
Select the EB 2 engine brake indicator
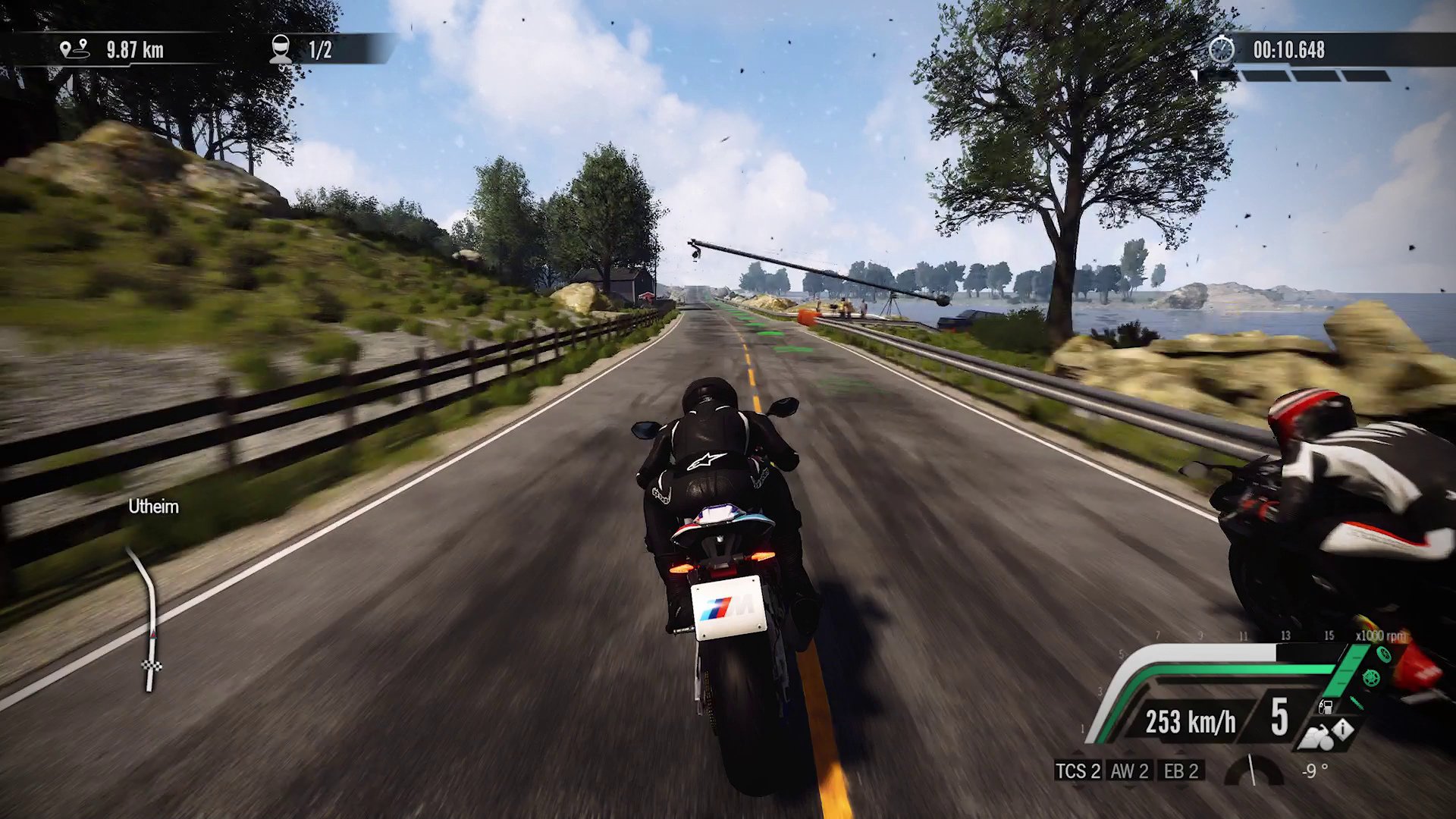(1181, 771)
